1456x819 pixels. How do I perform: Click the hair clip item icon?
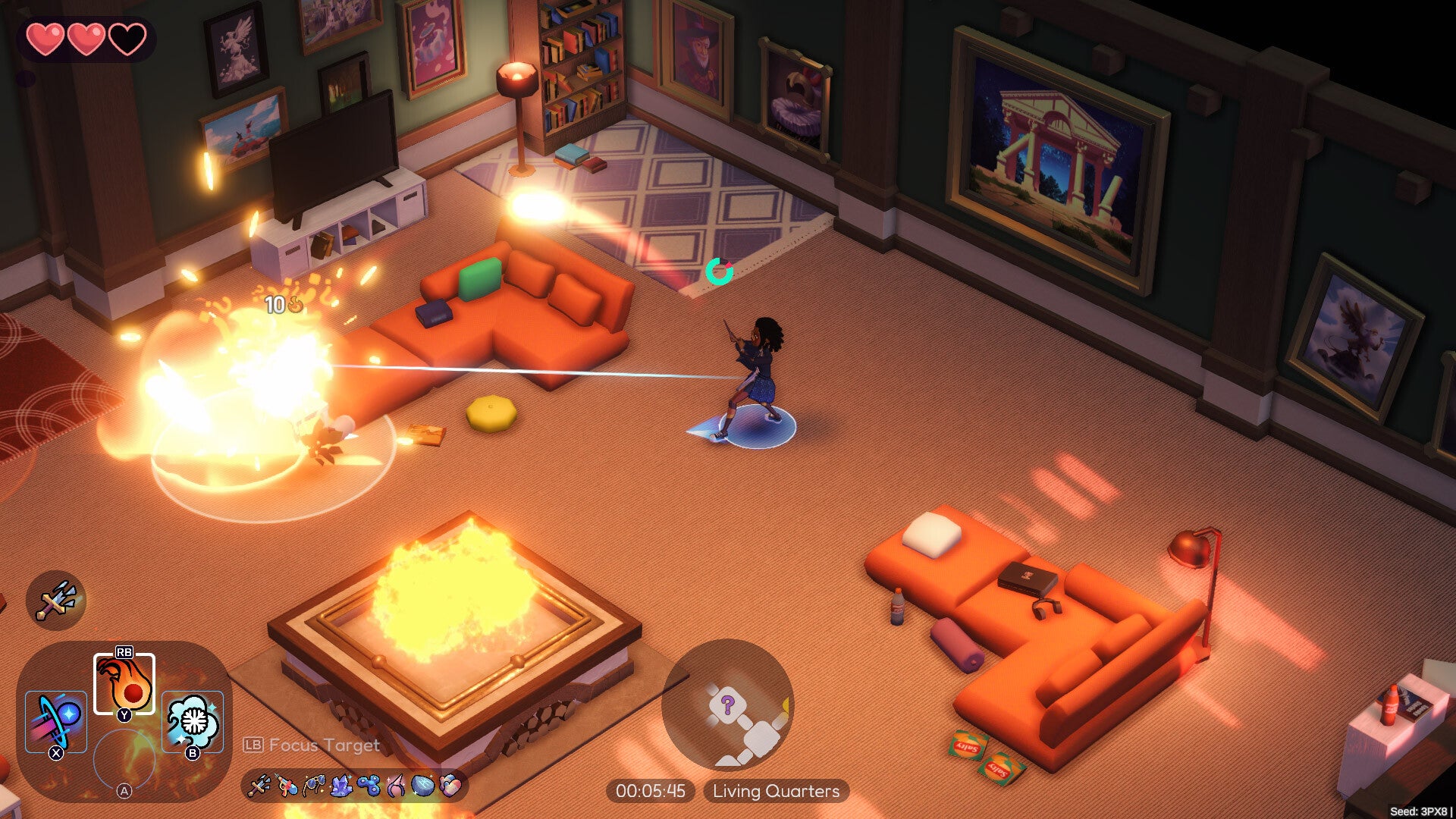tap(396, 786)
